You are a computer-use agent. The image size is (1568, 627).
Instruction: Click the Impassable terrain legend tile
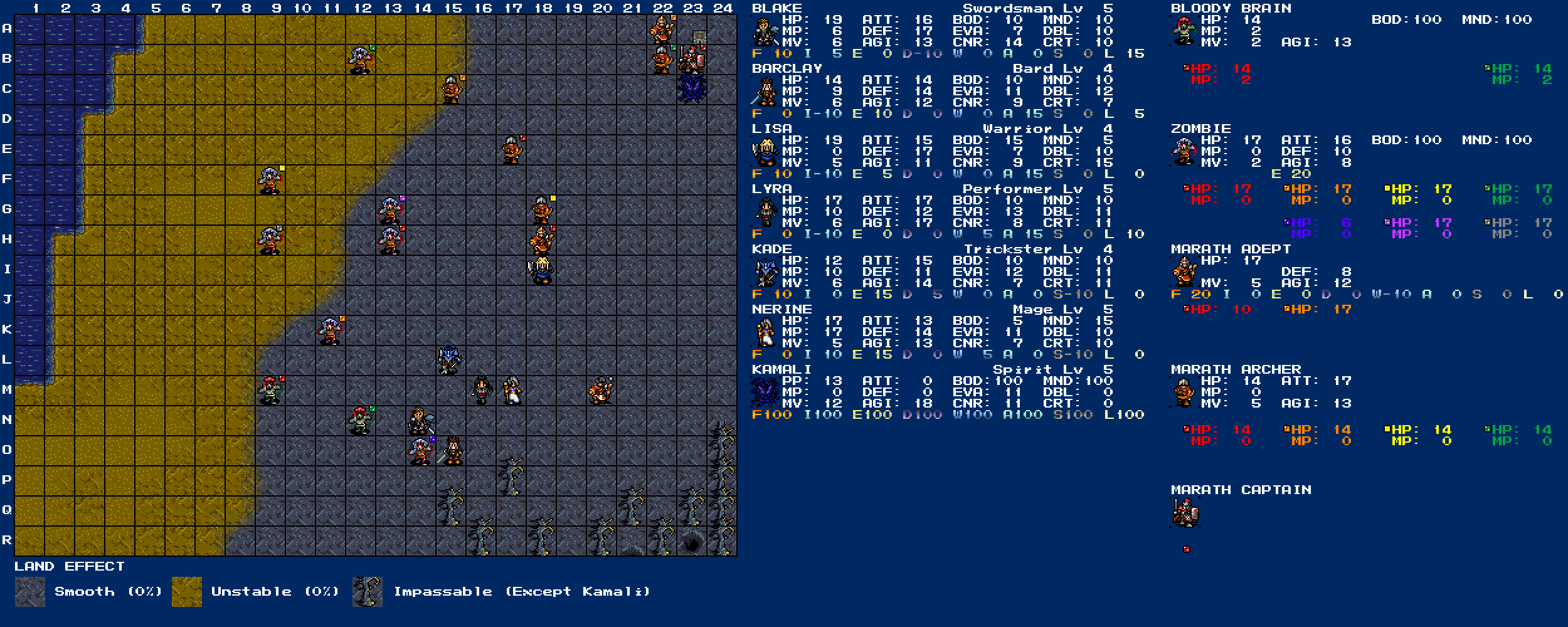pyautogui.click(x=368, y=592)
